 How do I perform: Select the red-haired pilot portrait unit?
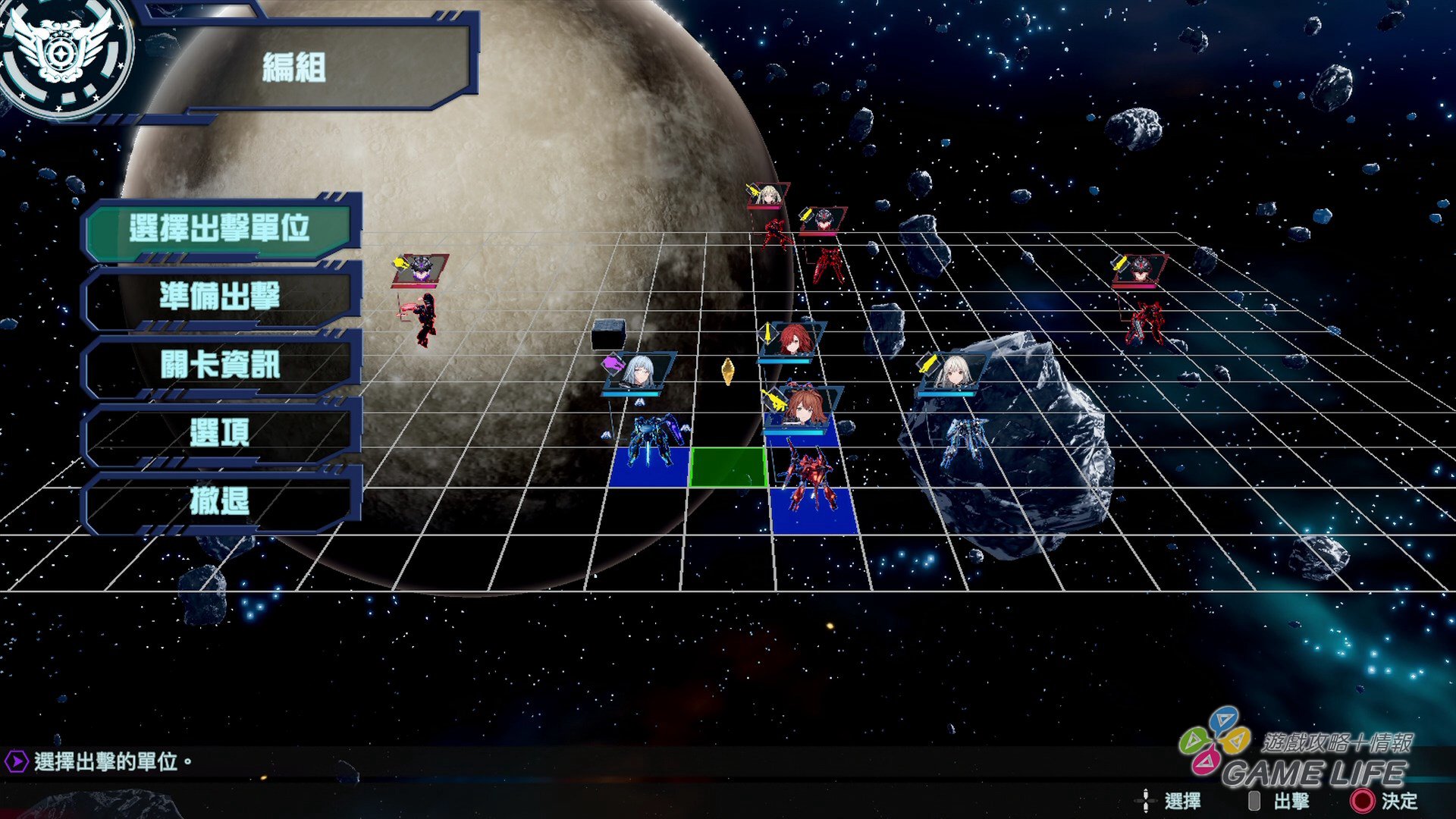pos(792,340)
